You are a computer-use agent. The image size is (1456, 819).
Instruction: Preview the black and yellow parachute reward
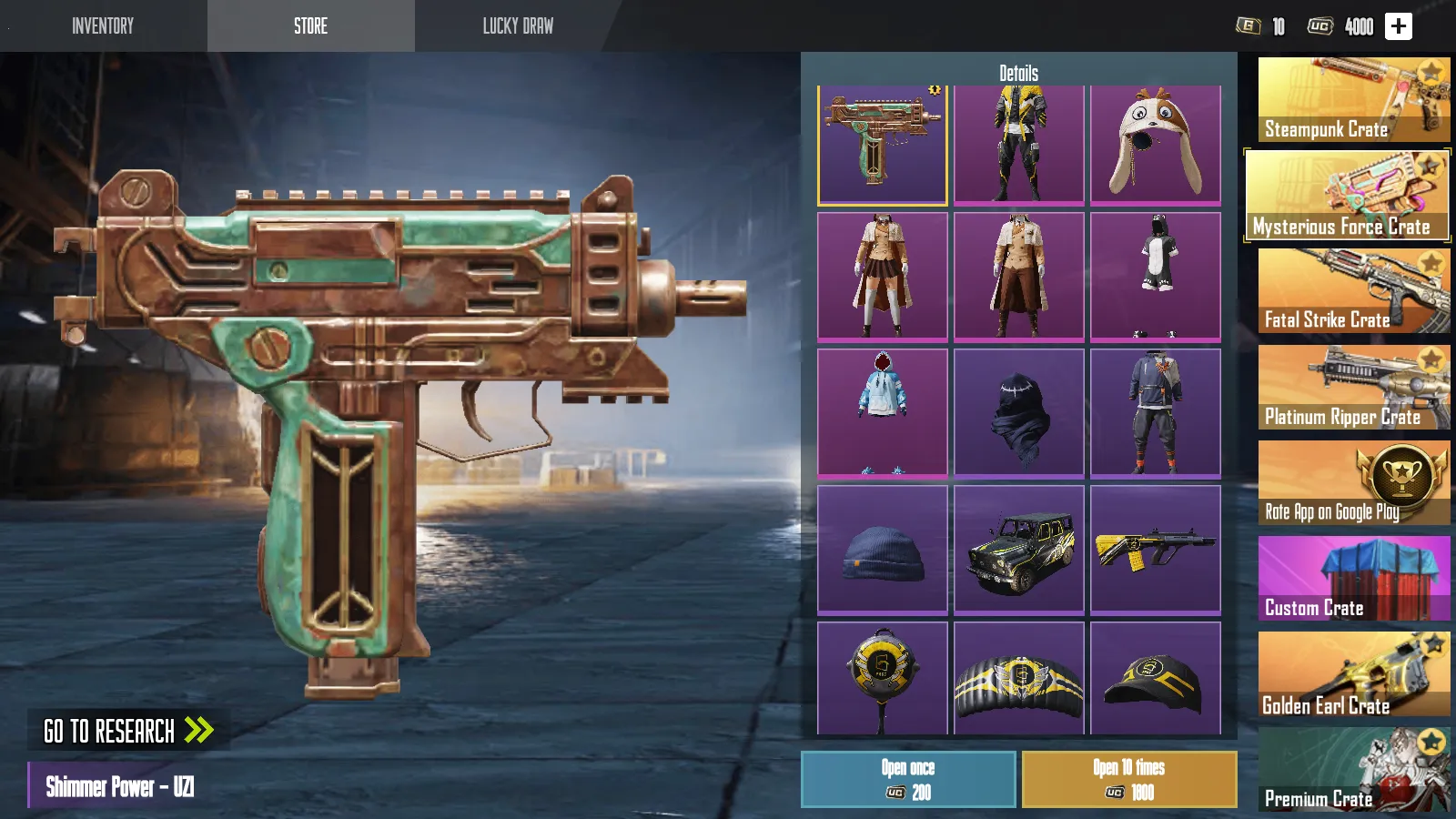pos(1019,680)
